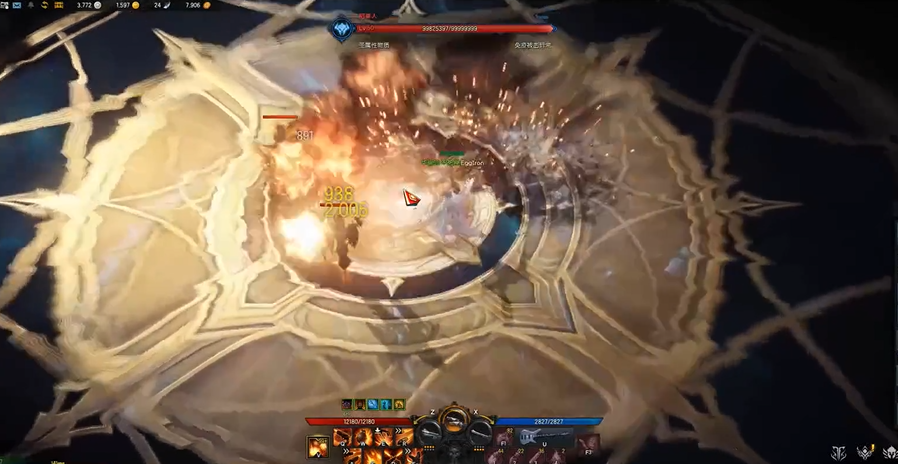
Task: Activate the awakening skill bound to V
Action: coord(317,447)
